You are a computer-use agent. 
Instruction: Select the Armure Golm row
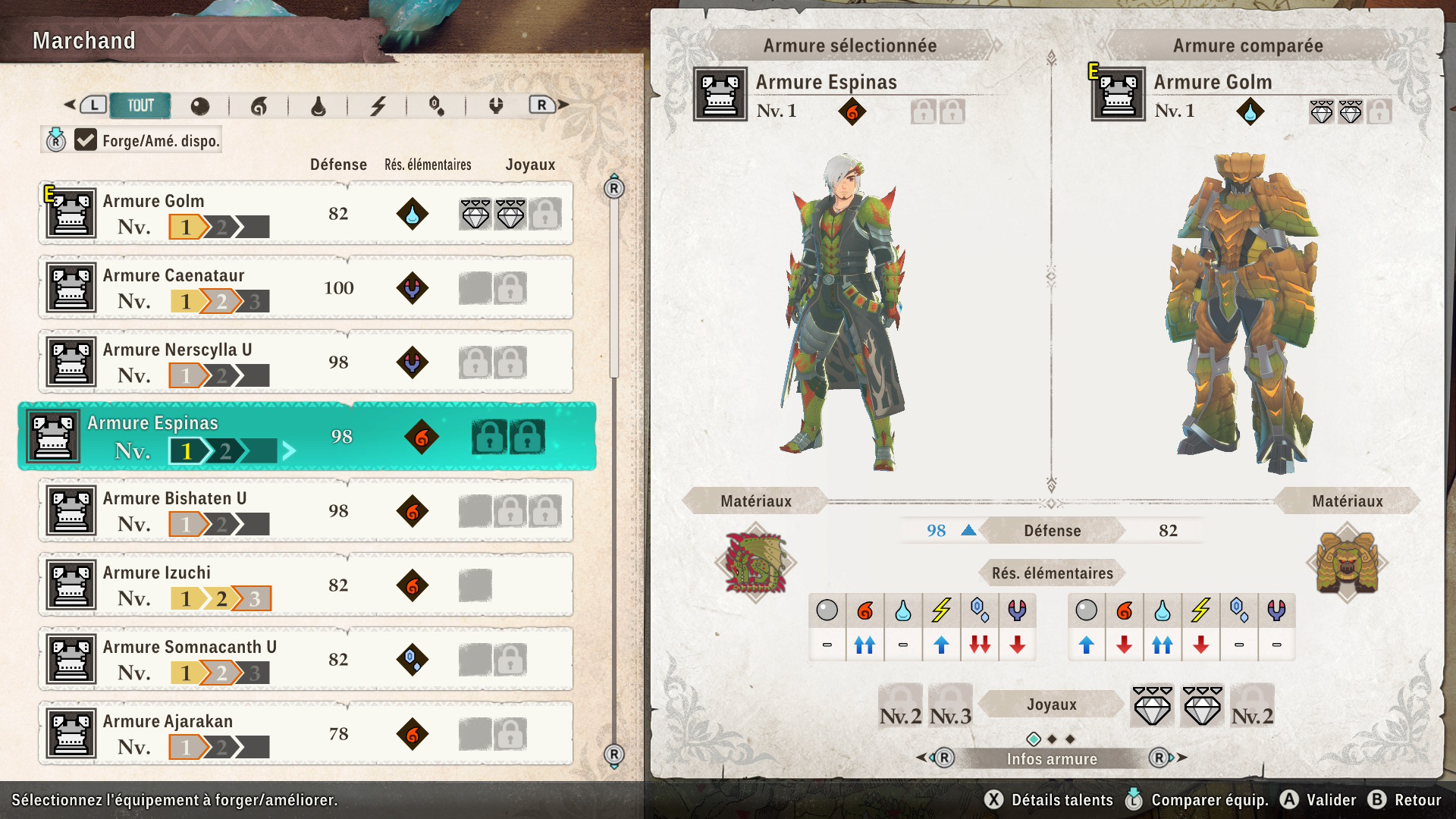click(x=306, y=214)
